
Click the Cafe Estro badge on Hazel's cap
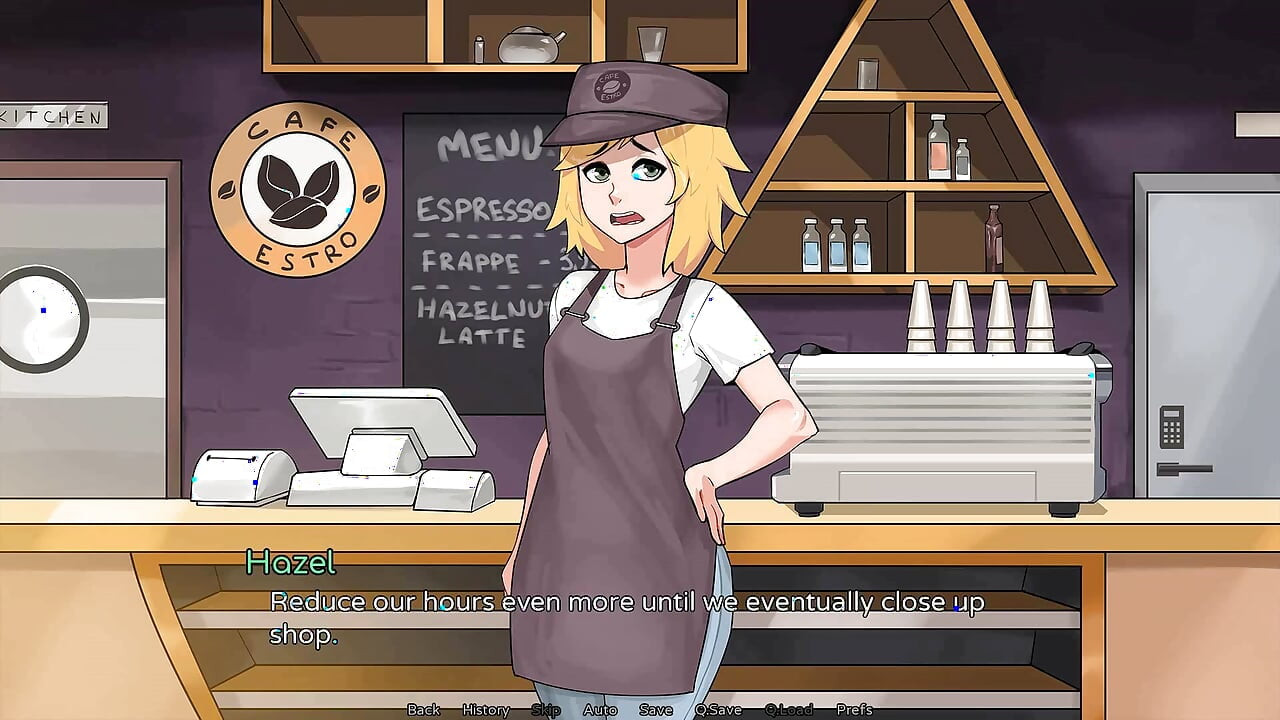coord(611,88)
